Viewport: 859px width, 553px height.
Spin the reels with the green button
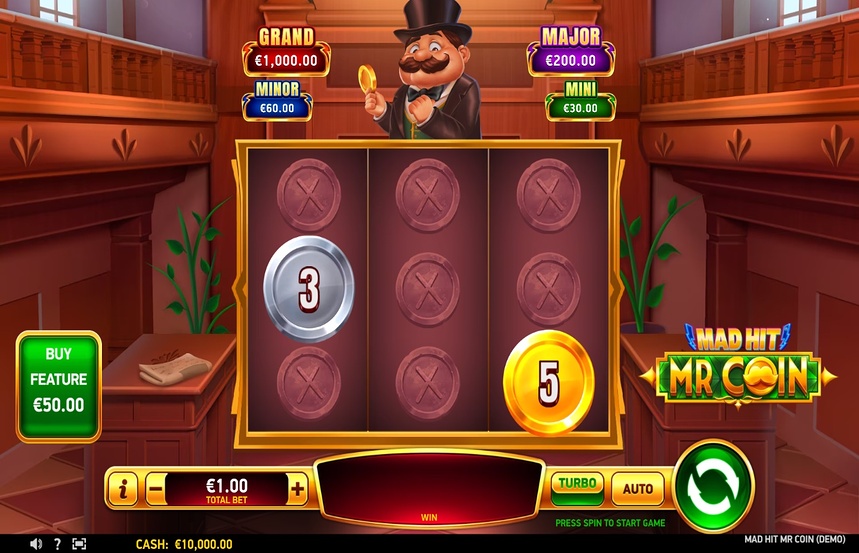[713, 486]
